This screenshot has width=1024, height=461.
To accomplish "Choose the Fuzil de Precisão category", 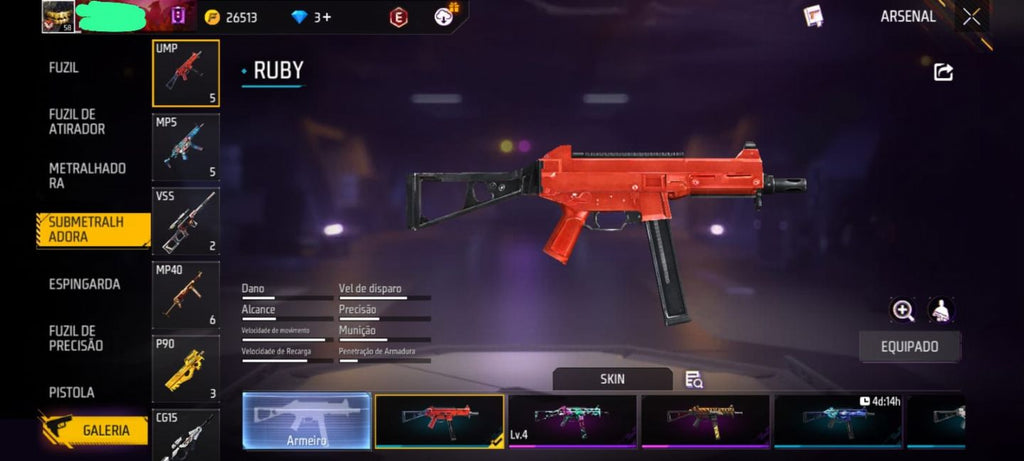I will coord(76,338).
